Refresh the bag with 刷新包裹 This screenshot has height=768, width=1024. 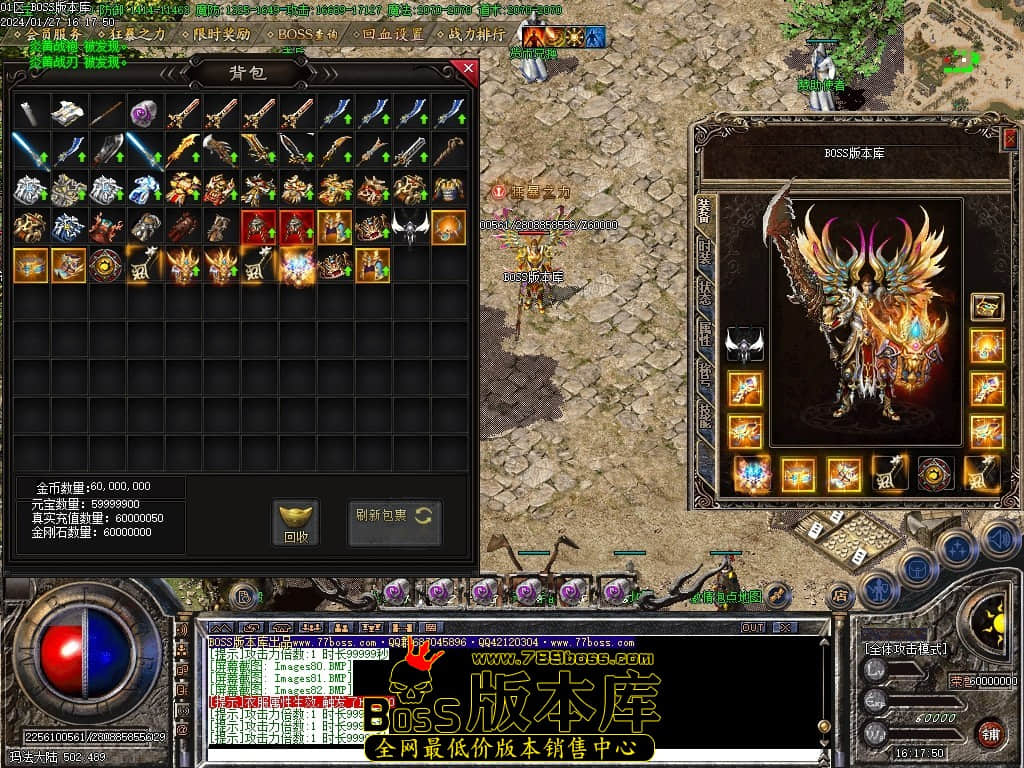[x=394, y=516]
